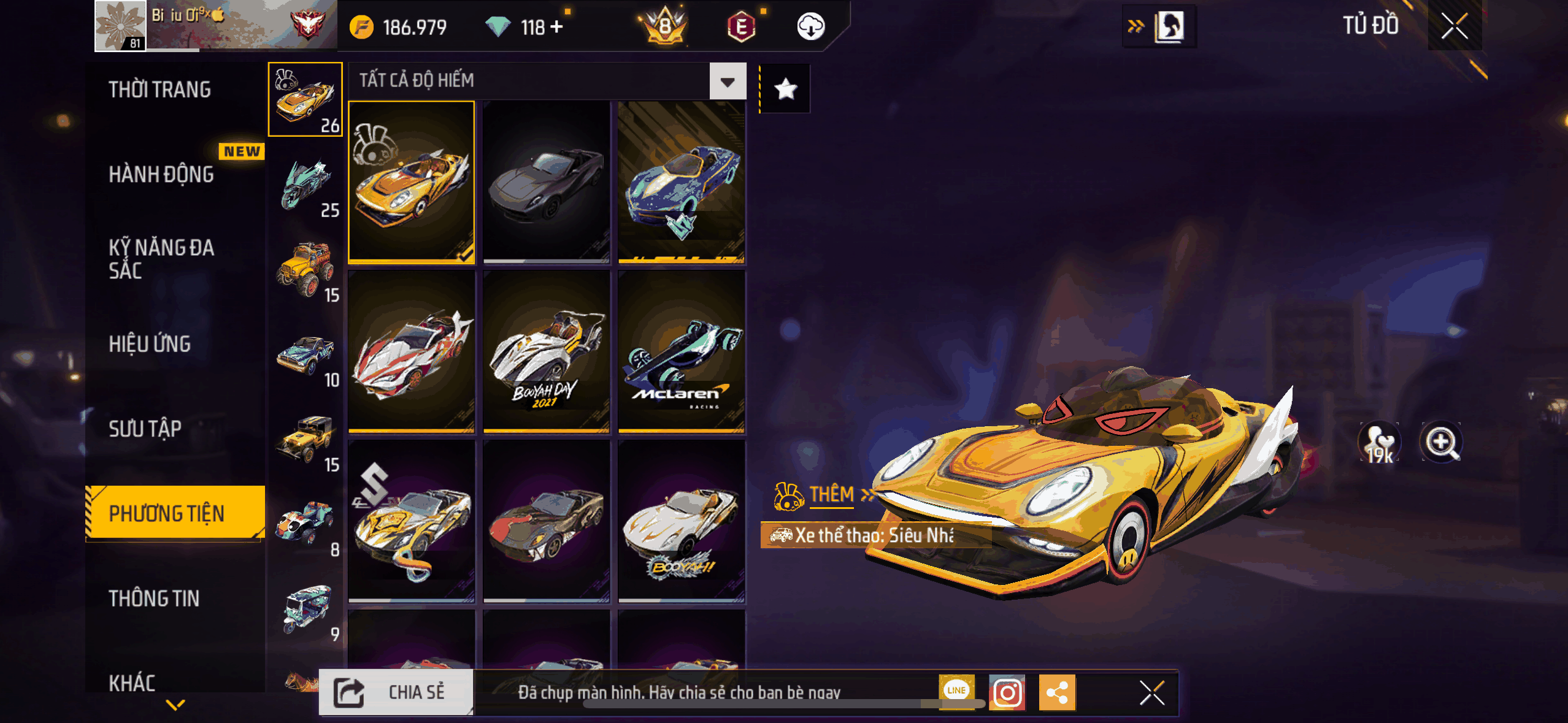Open the HIỆU ỨNG section
Image resolution: width=1568 pixels, height=723 pixels.
[x=150, y=344]
